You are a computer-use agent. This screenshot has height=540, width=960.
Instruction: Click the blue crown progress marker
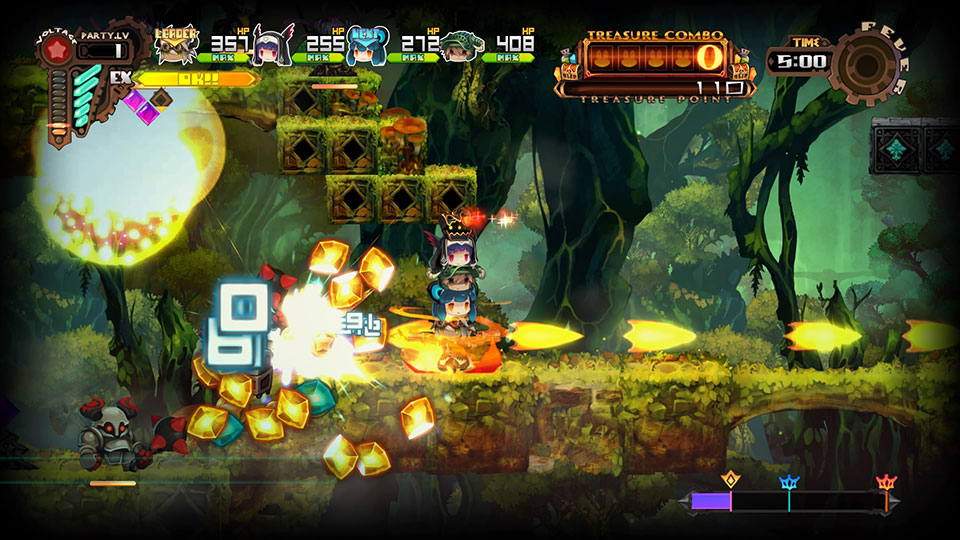click(789, 481)
